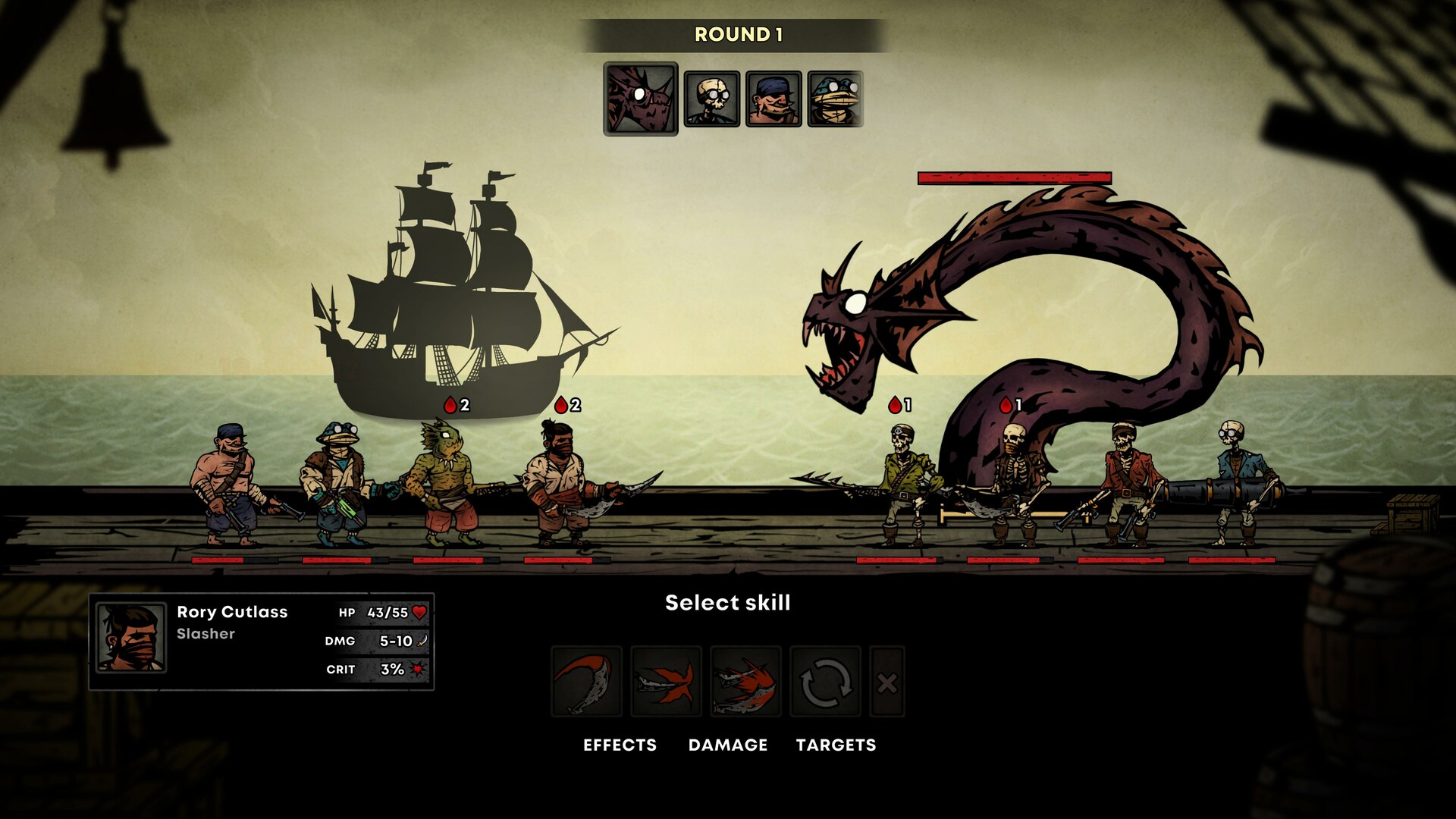Click the frog-hat crewmate turn order portrait
The image size is (1456, 819).
835,99
